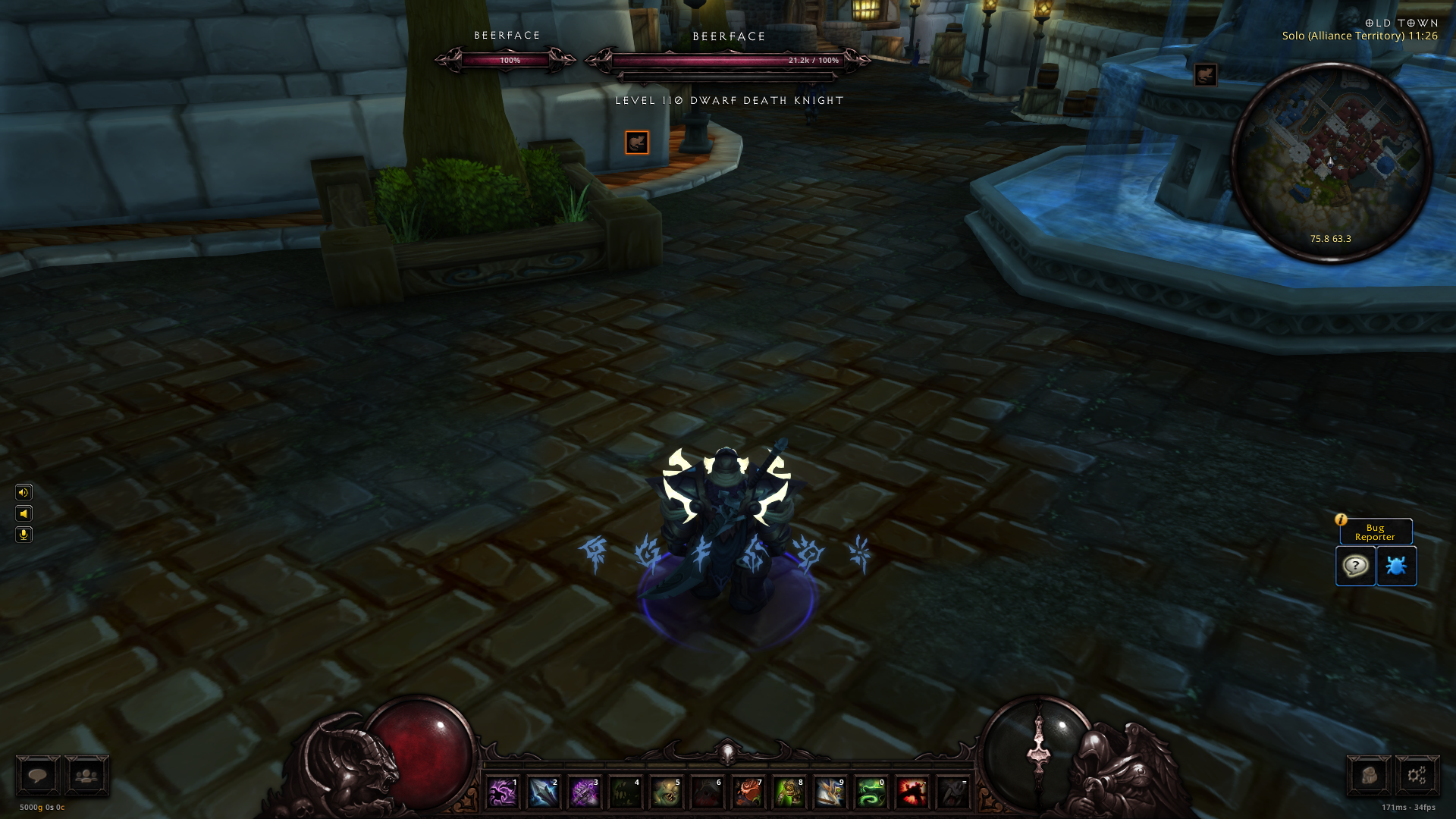Toggle the microphone button
1456x819 pixels.
pyautogui.click(x=24, y=535)
